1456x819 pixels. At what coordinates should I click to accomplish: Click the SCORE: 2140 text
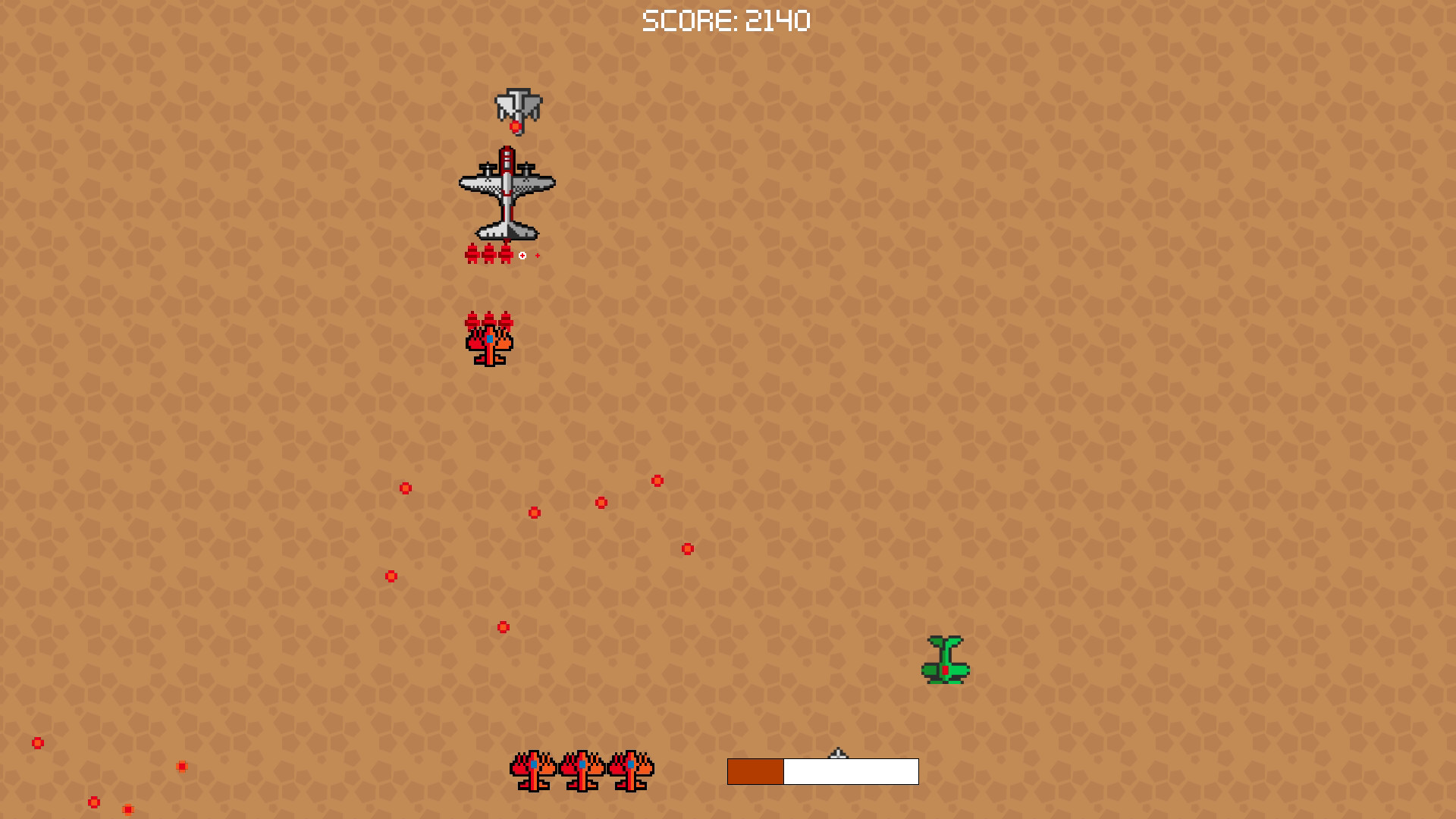click(726, 19)
